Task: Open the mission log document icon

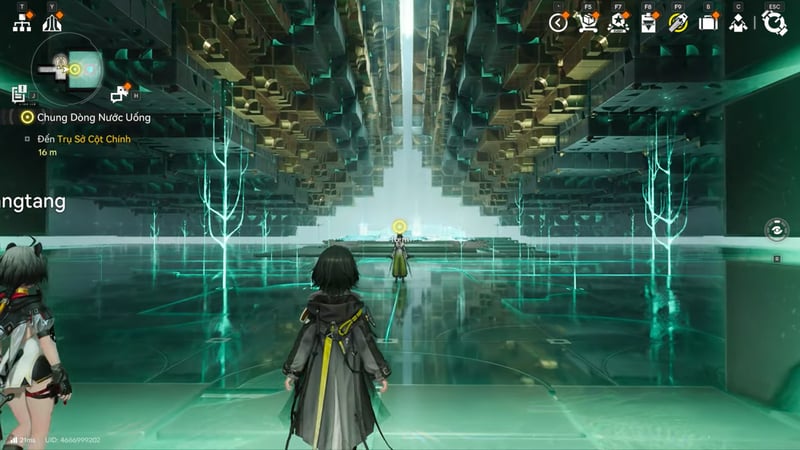Action: 19,94
